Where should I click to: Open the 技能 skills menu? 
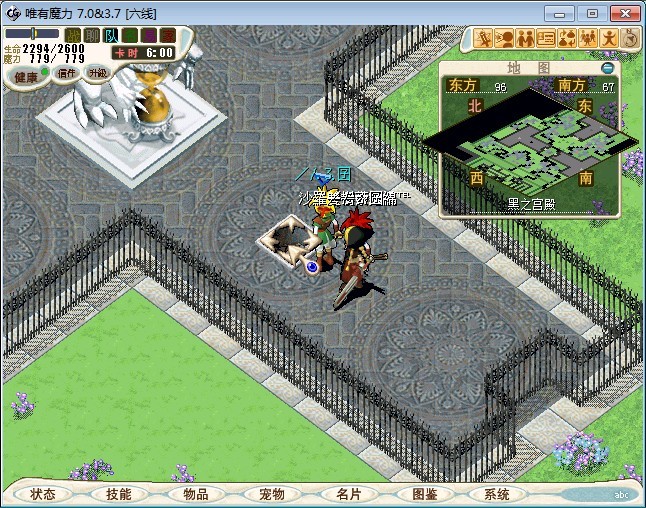point(118,494)
